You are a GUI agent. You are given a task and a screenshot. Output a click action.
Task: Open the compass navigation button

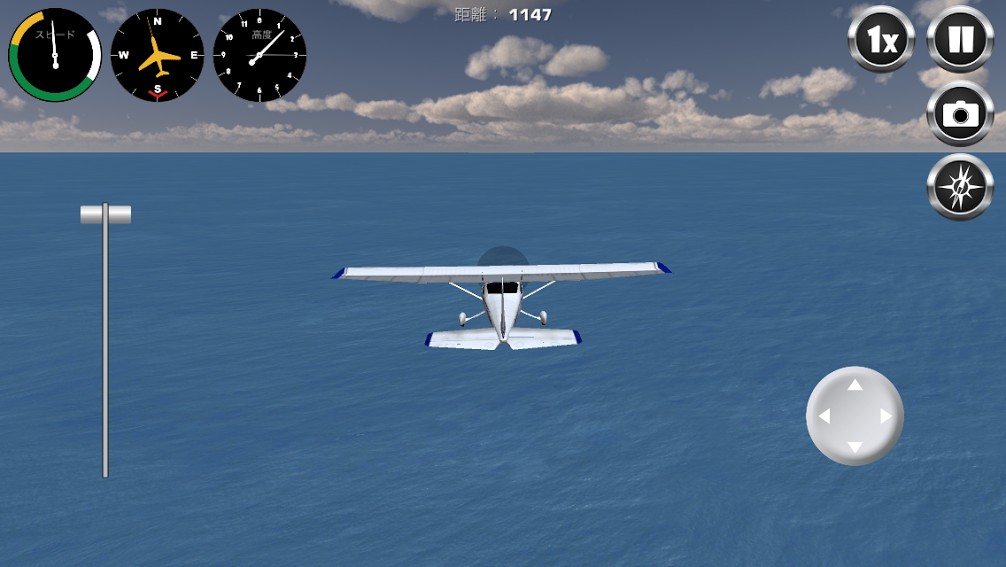click(x=960, y=187)
